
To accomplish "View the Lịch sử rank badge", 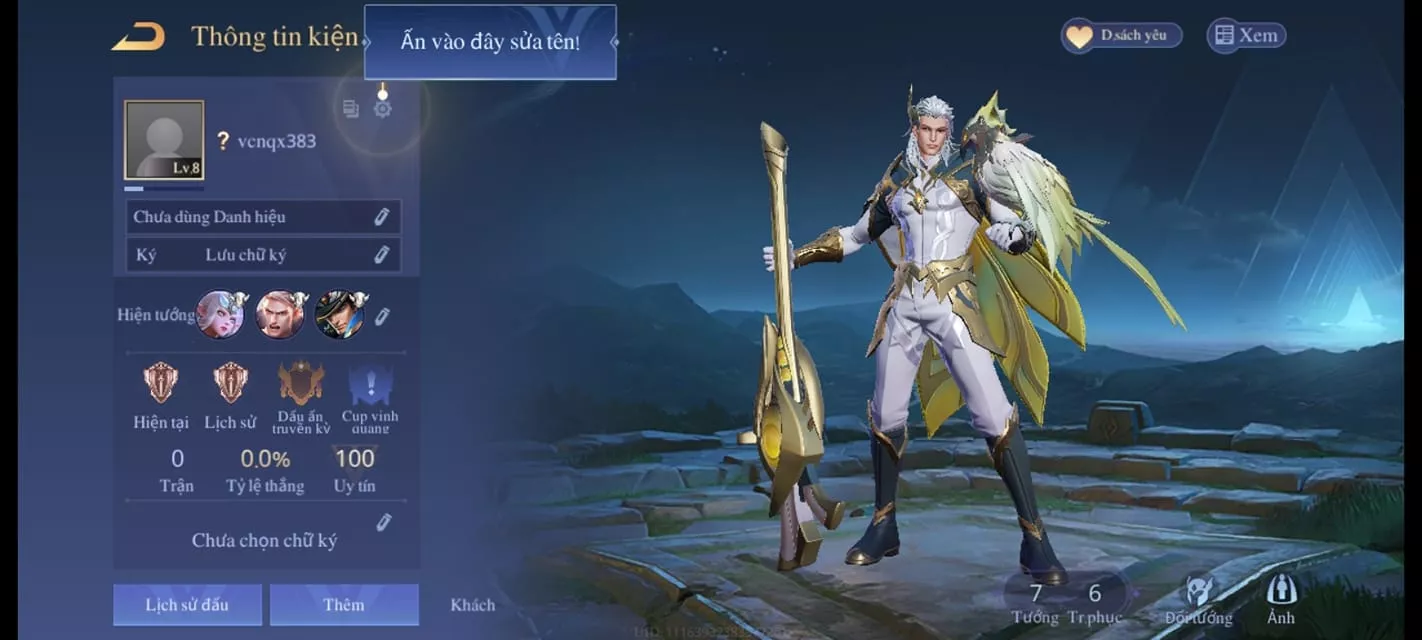I will click(231, 383).
